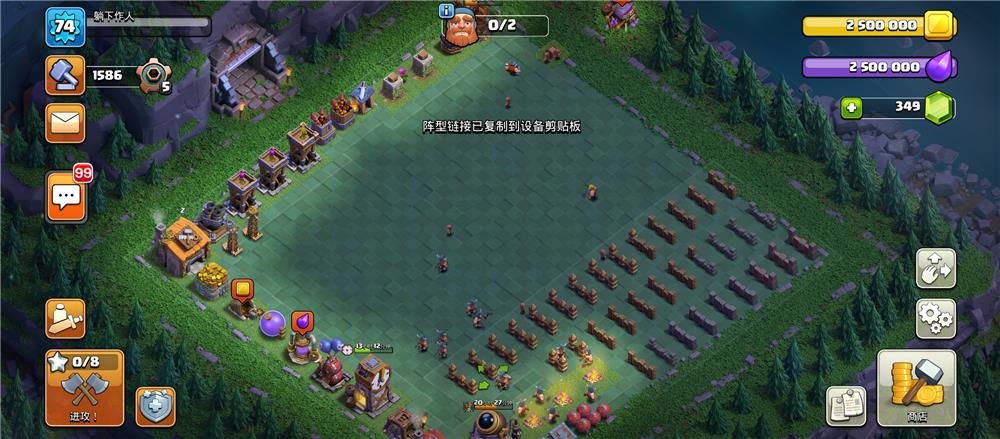Image resolution: width=1000 pixels, height=439 pixels.
Task: Open the level 74 player profile badge
Action: coord(62,26)
